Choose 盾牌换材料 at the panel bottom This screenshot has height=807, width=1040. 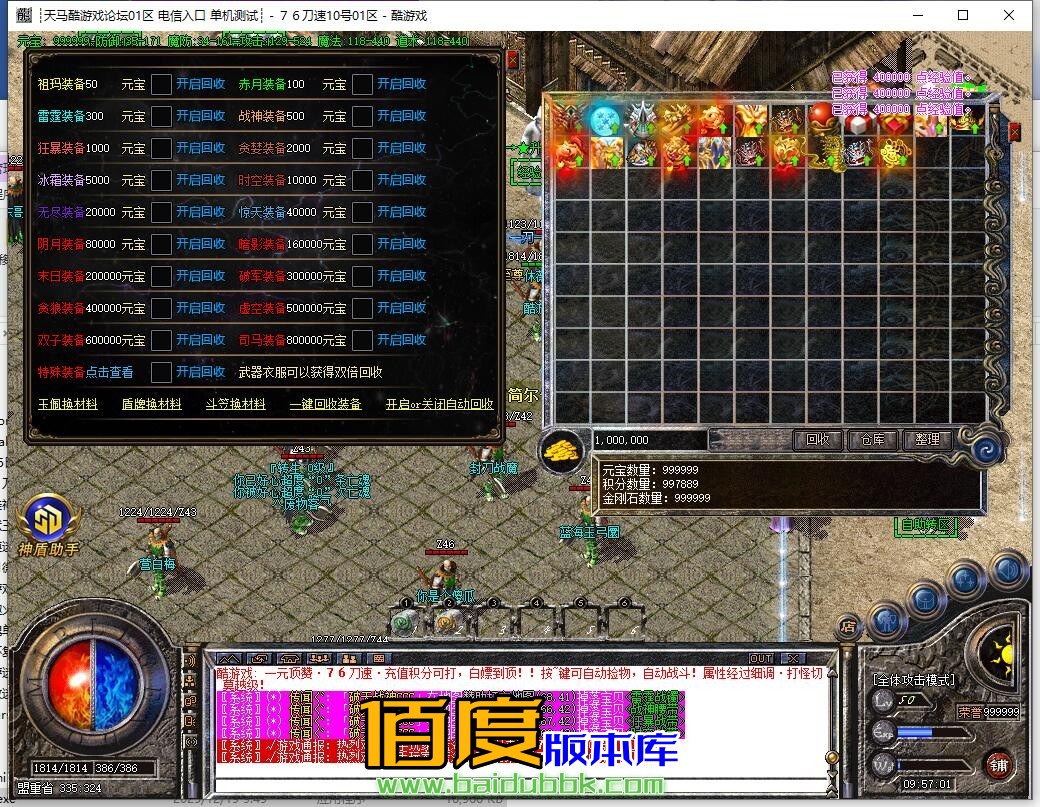152,404
